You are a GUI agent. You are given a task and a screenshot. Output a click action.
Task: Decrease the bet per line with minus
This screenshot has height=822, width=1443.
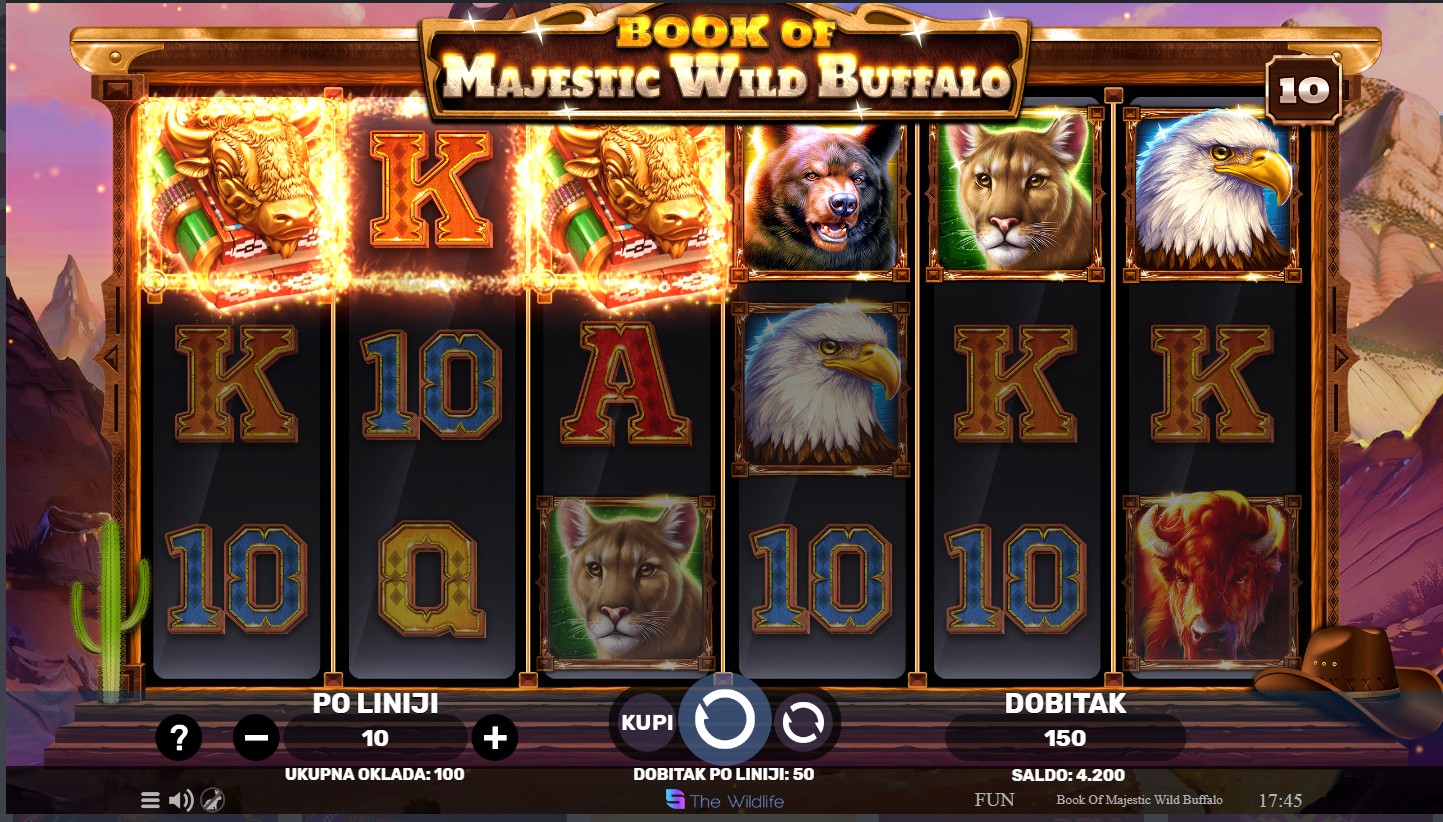tap(256, 739)
